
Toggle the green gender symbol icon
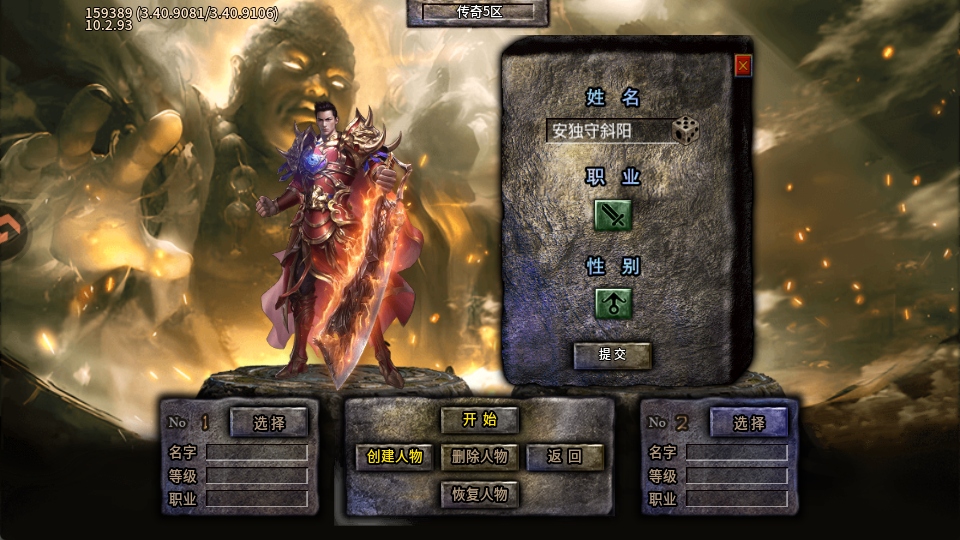click(613, 303)
